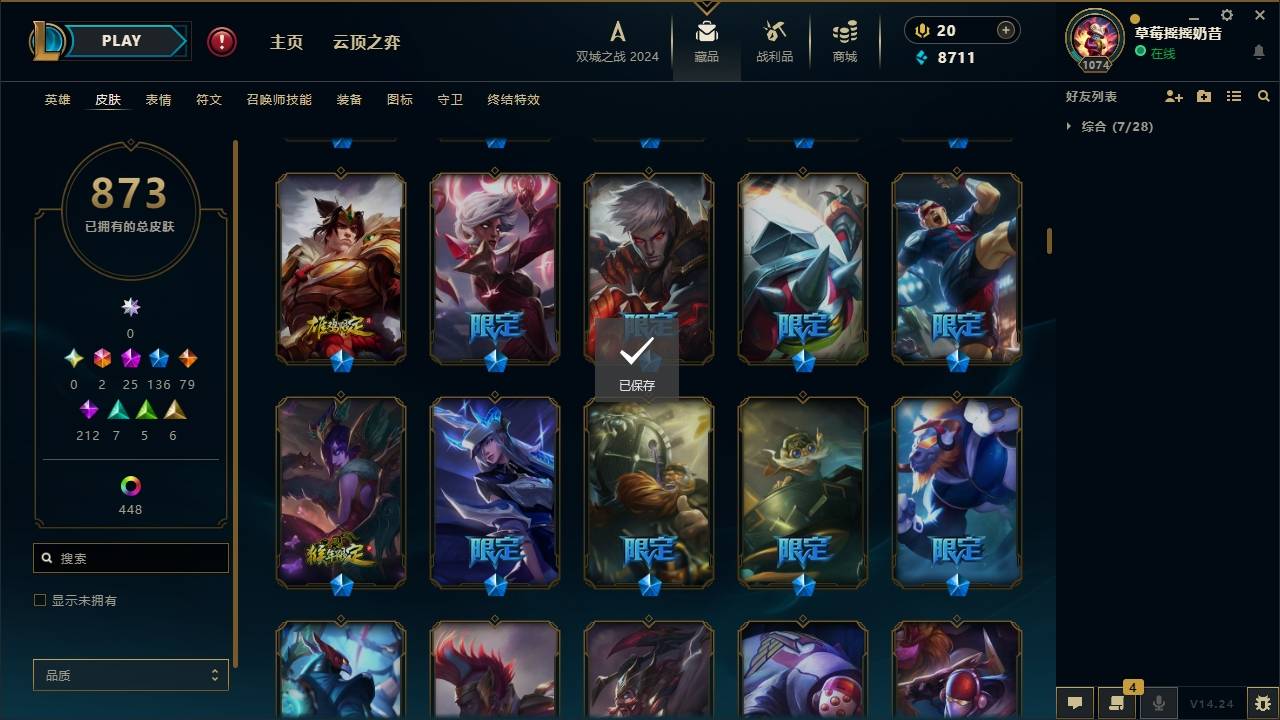This screenshot has height=720, width=1280.
Task: Open the 云顶之弈 menu
Action: pos(366,42)
